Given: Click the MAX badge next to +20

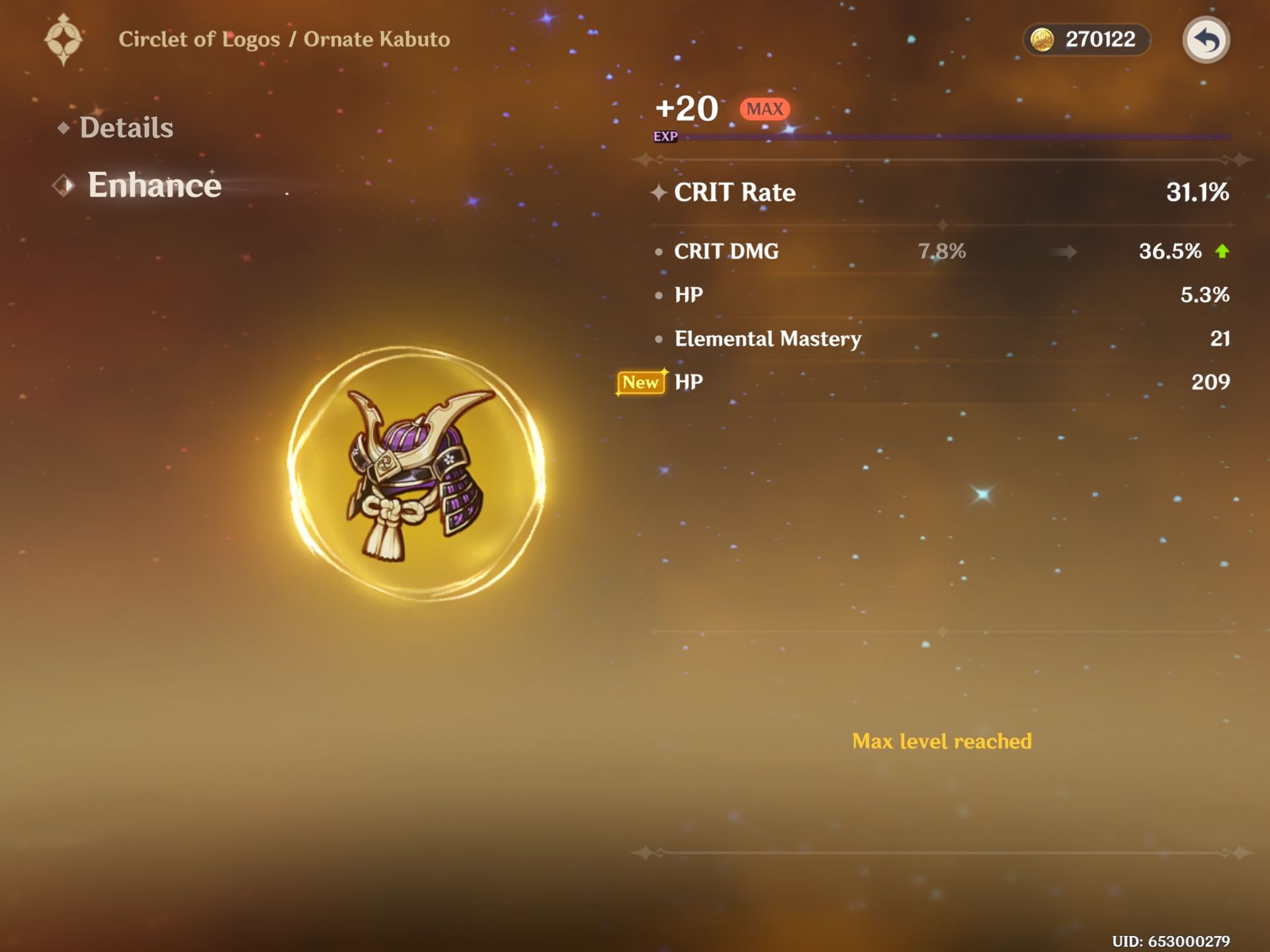Looking at the screenshot, I should tap(764, 108).
